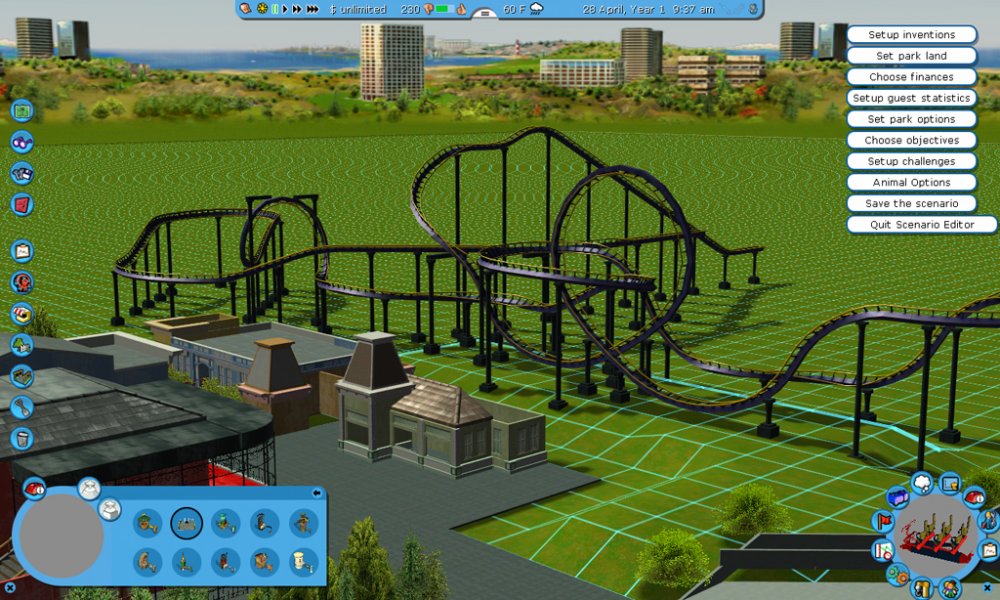
Task: Open the trash bin demolish tool
Action: (22, 438)
